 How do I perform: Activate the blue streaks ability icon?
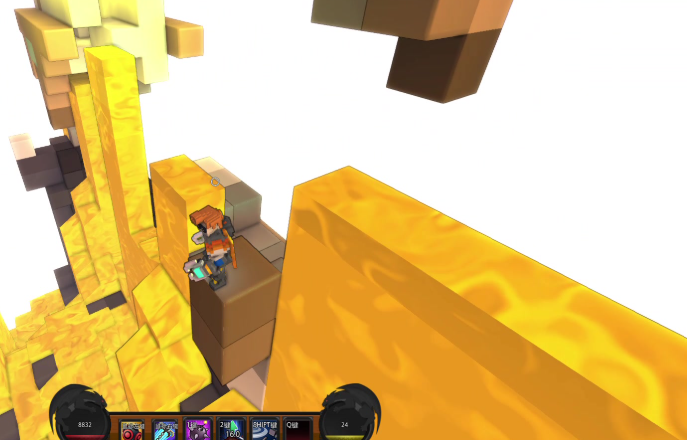(166, 430)
